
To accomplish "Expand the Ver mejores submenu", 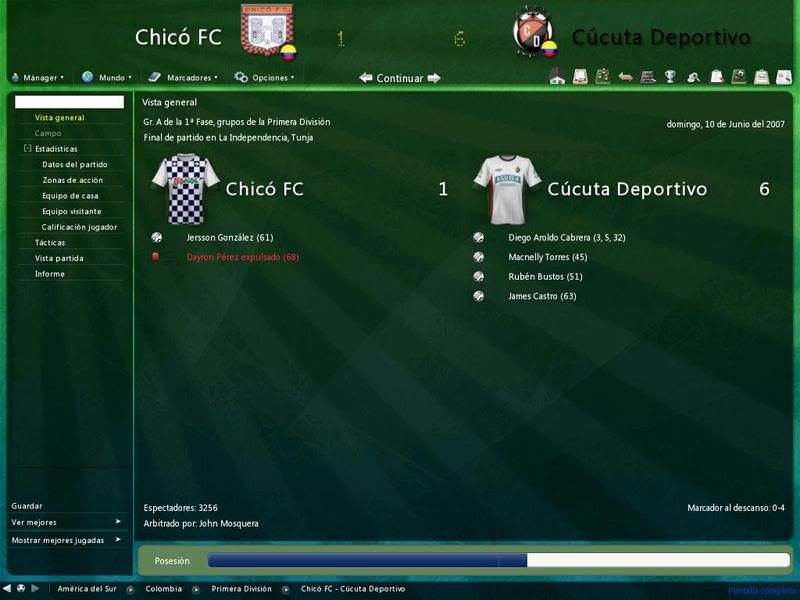I will point(66,522).
